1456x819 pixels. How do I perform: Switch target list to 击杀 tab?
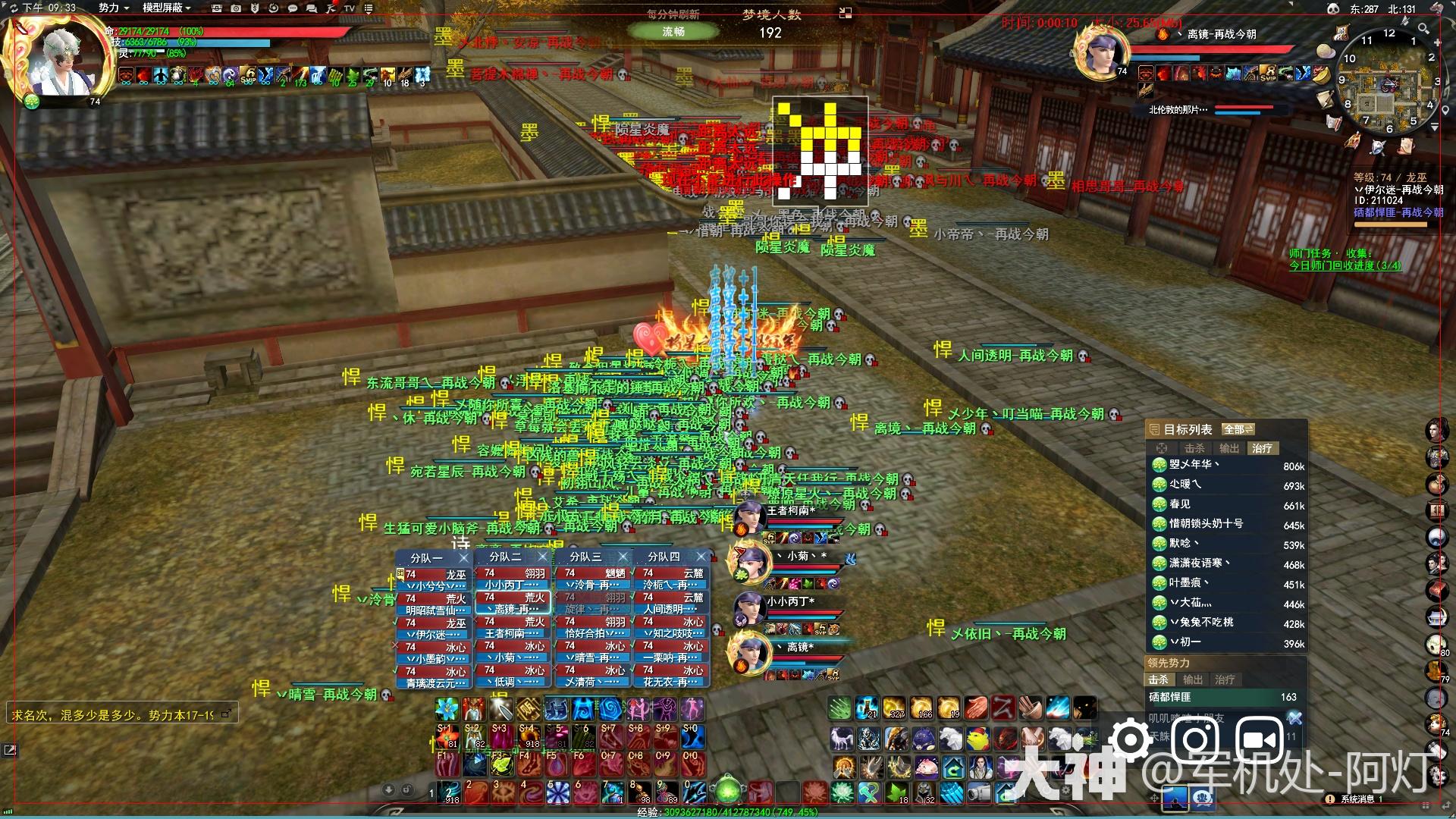click(1195, 448)
